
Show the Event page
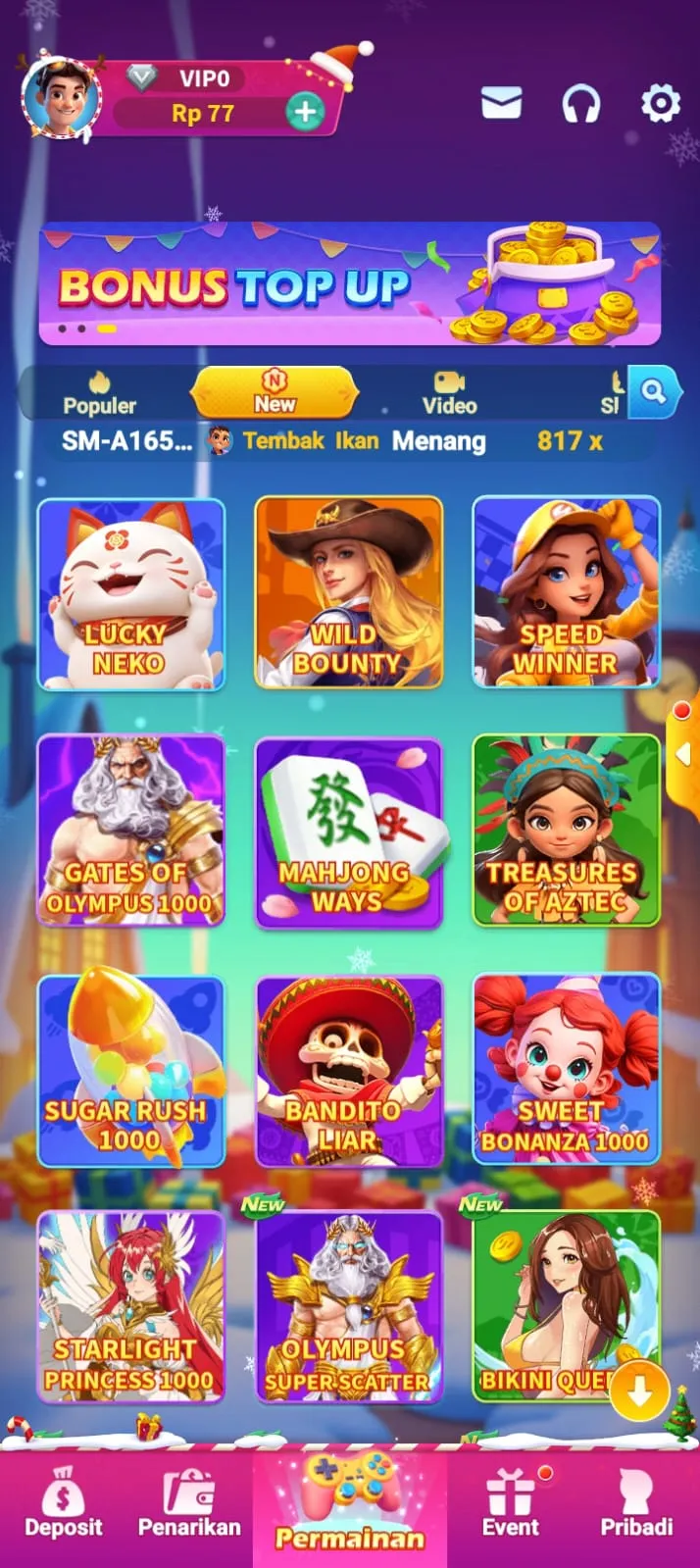pyautogui.click(x=511, y=1504)
